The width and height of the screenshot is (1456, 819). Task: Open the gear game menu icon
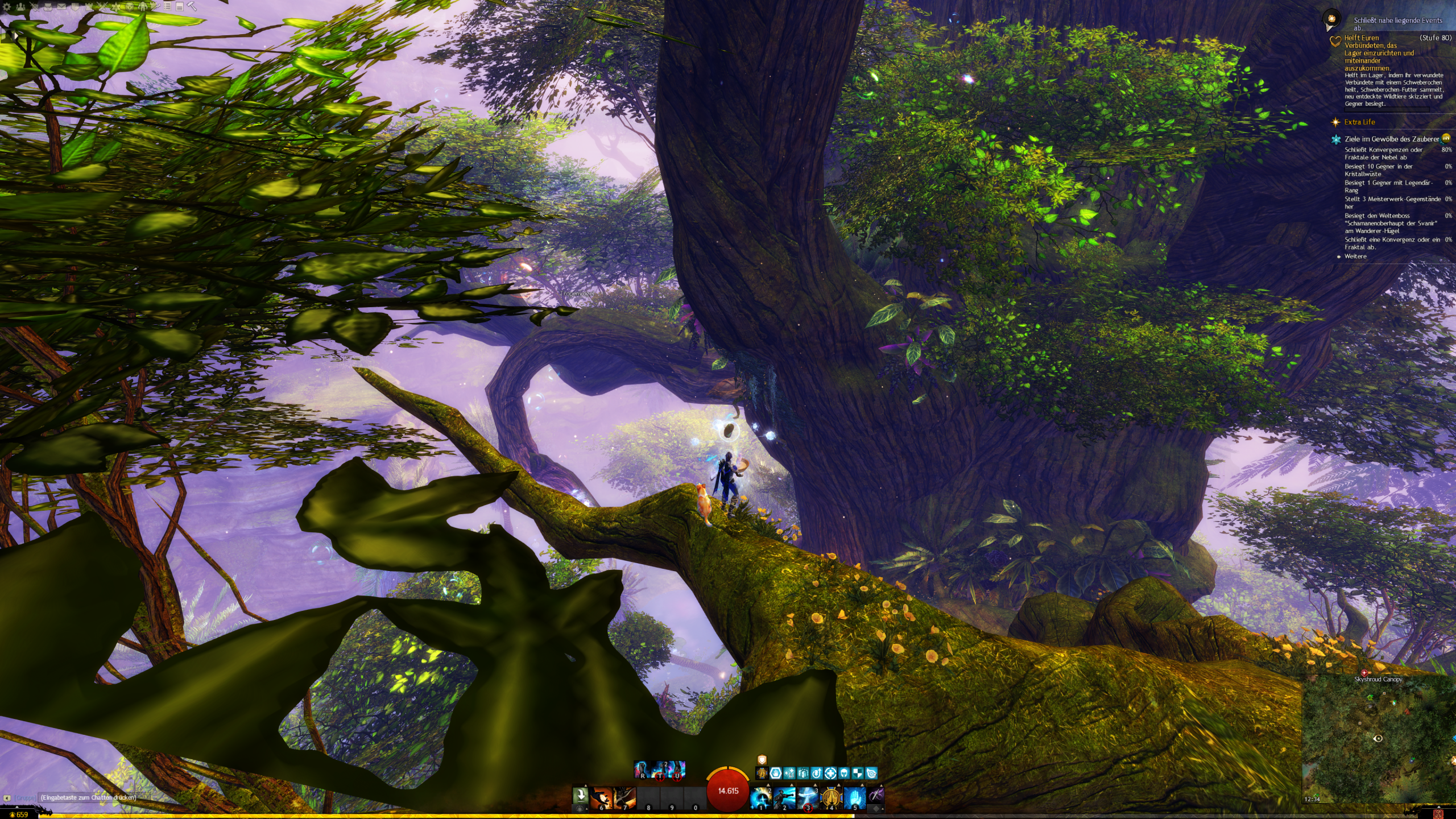pyautogui.click(x=7, y=7)
